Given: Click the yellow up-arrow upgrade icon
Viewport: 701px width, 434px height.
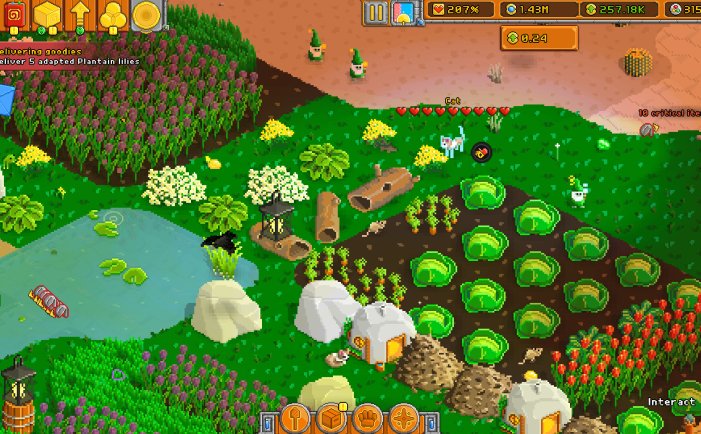Looking at the screenshot, I should 80,14.
